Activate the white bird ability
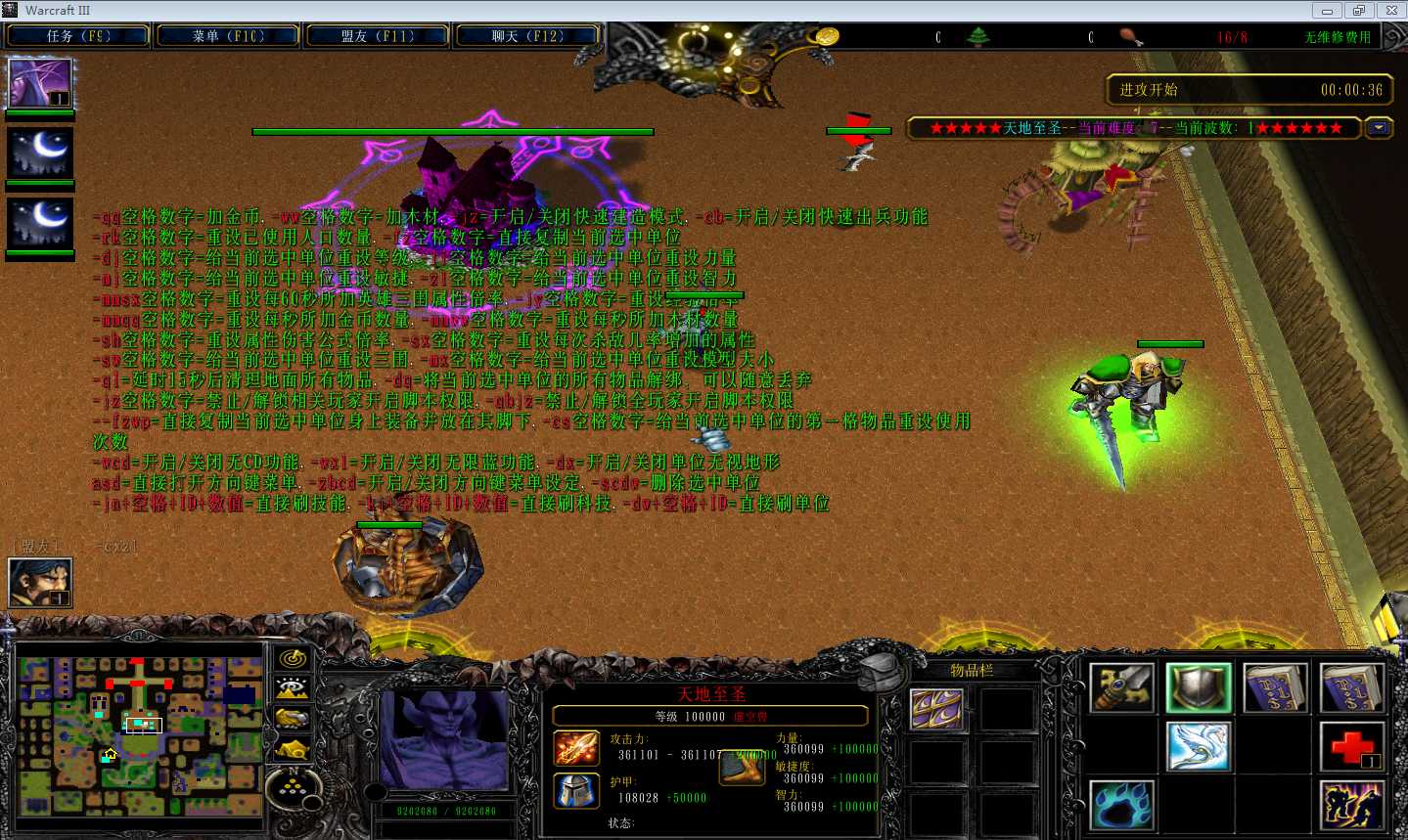 pyautogui.click(x=1199, y=746)
